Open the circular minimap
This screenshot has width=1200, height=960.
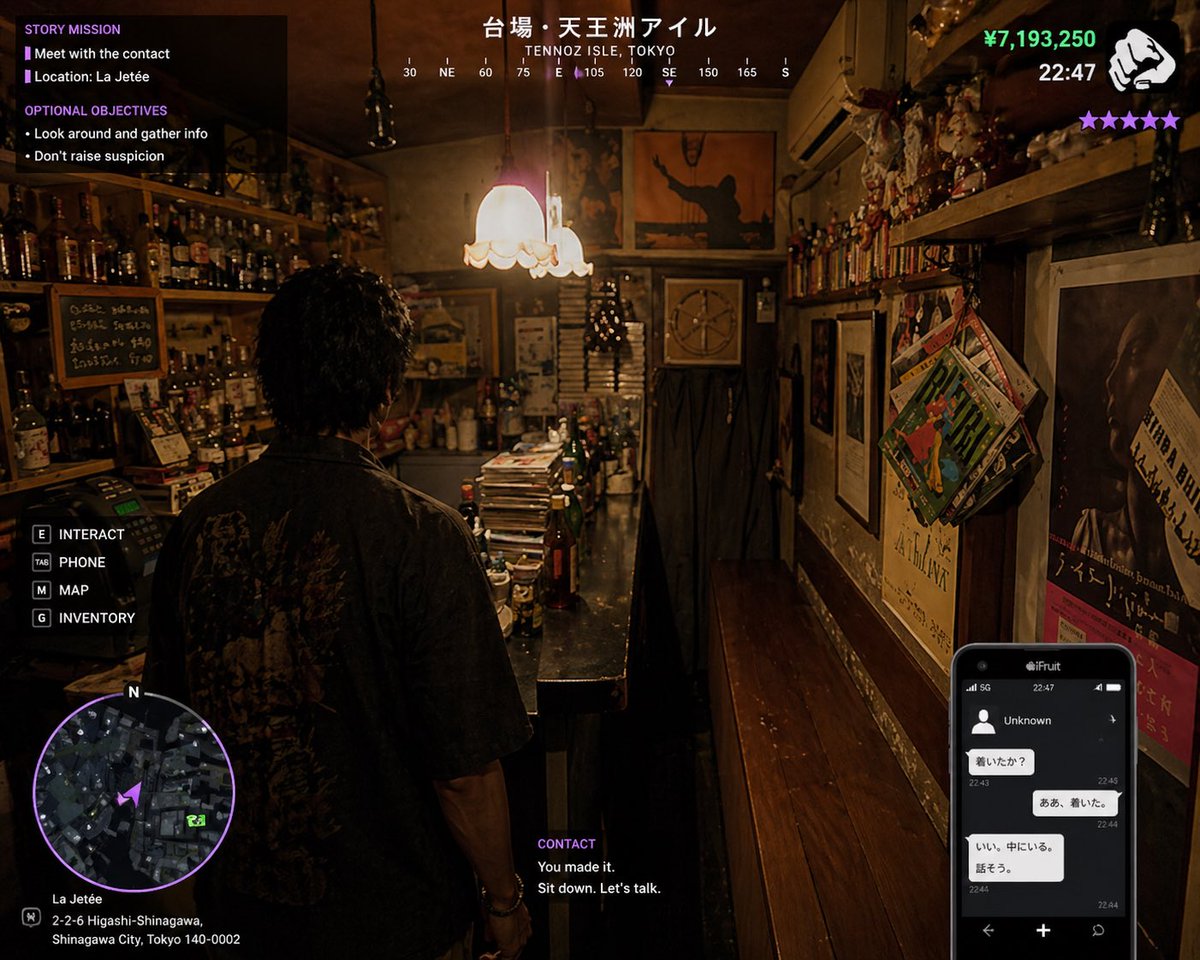click(x=134, y=792)
